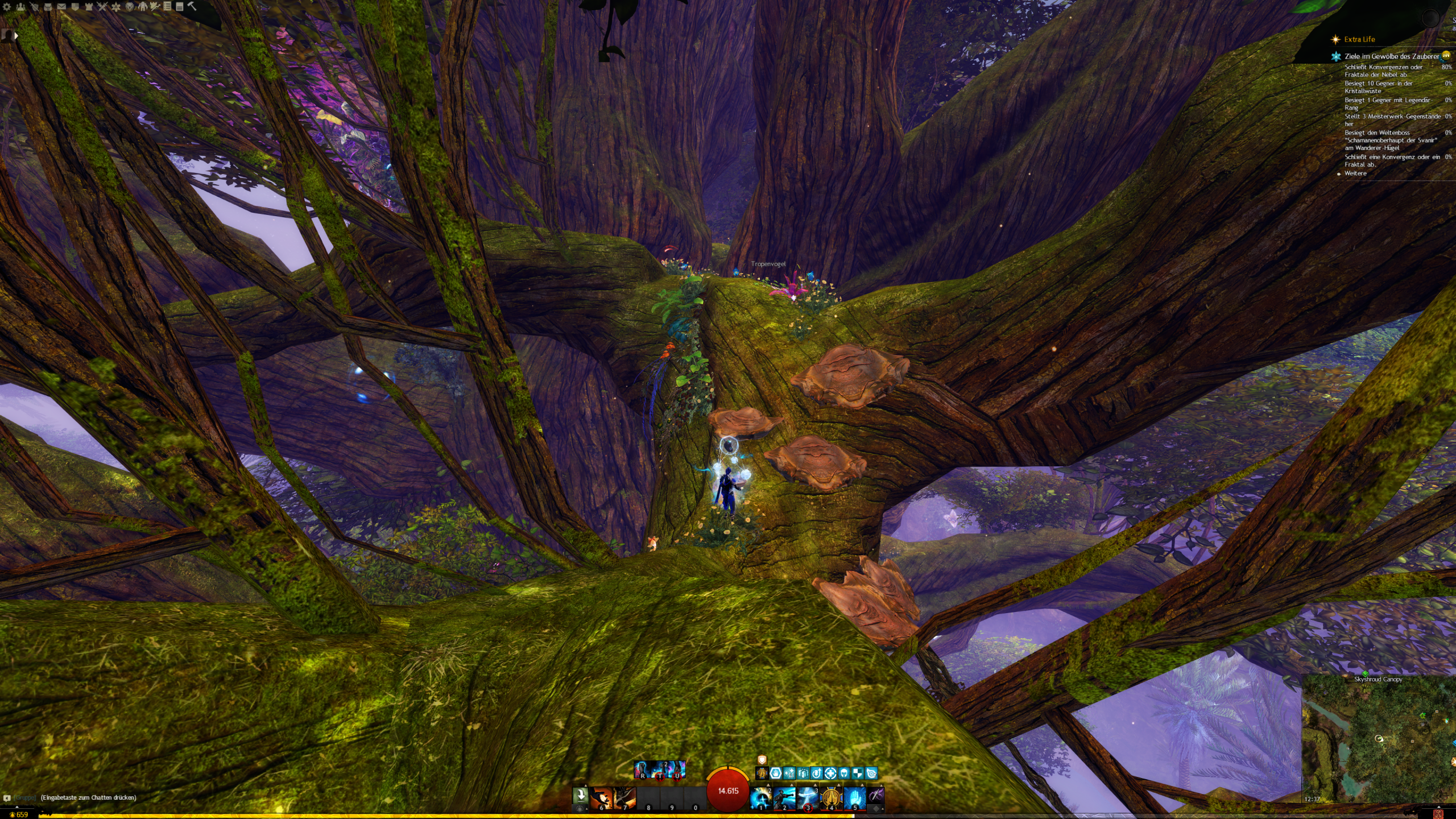Activate the glowing blue hand skill 5

point(854,797)
